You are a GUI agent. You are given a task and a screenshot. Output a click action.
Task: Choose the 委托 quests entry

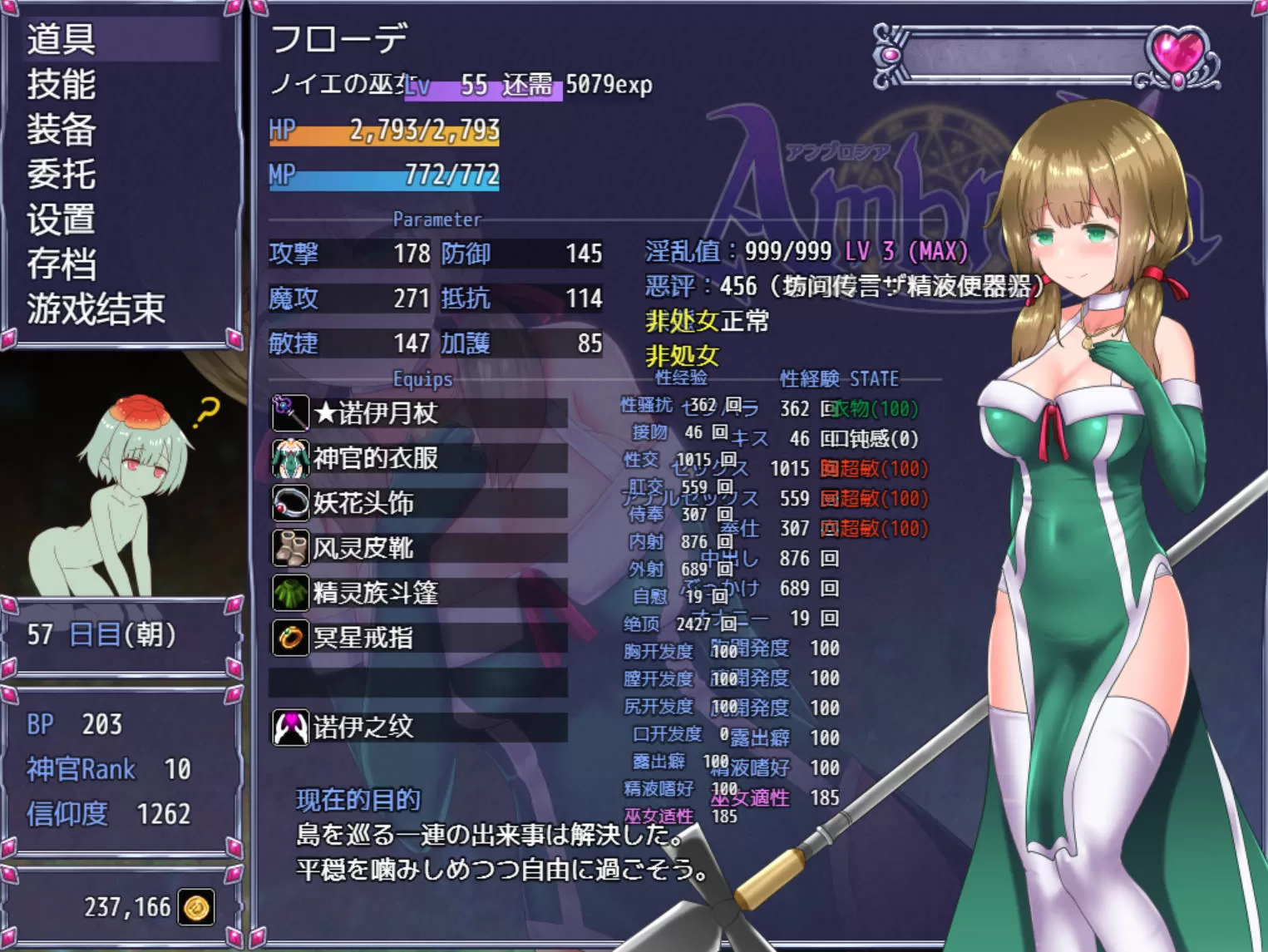pos(62,174)
